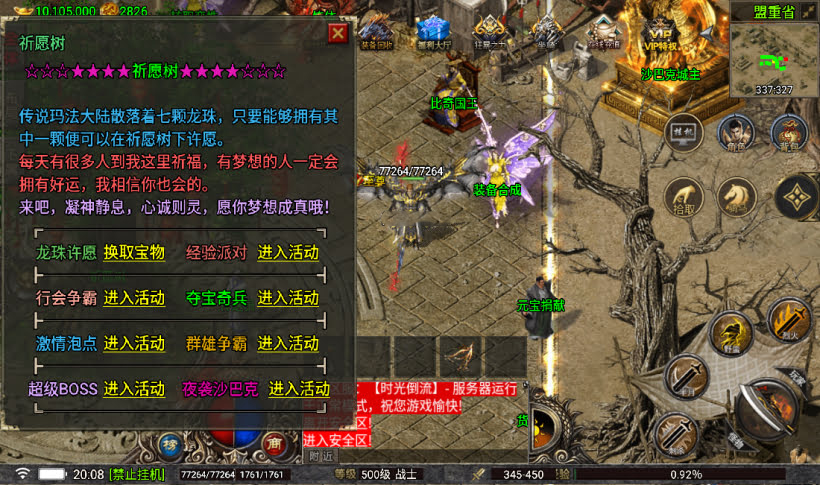Enter the 群雄争霸 activity
820x485 pixels.
point(288,343)
